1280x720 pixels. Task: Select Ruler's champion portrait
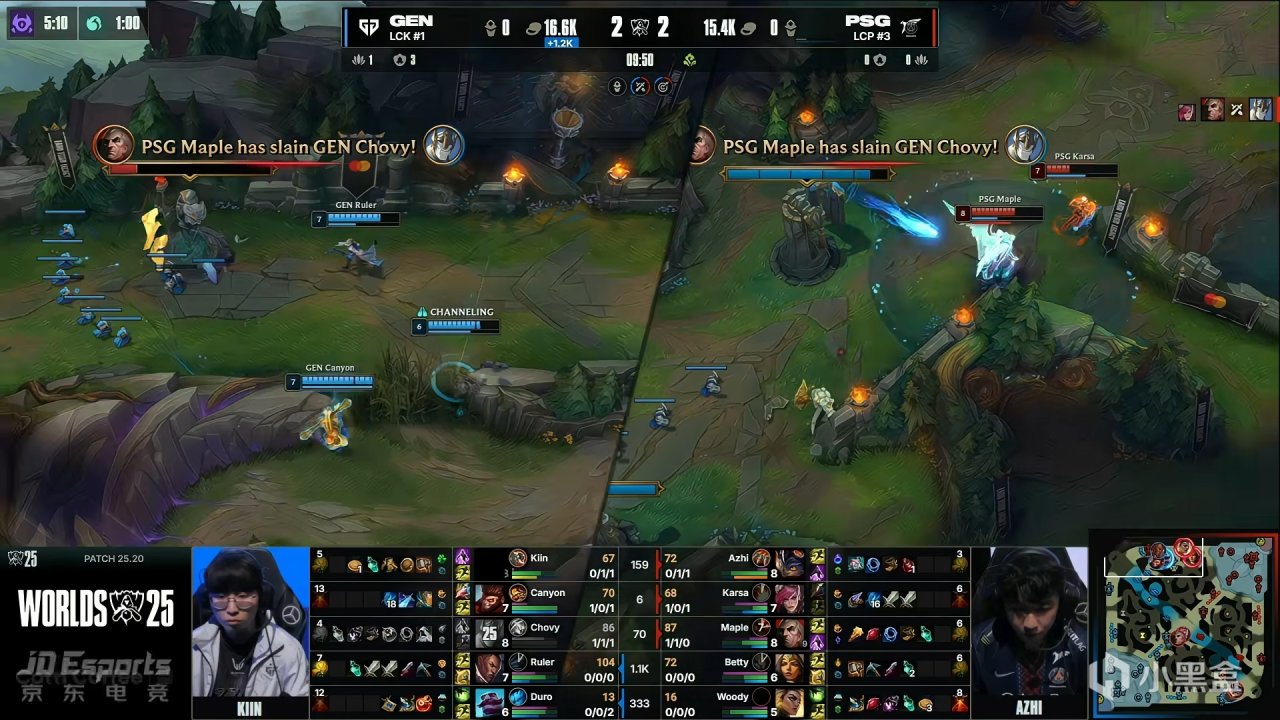click(x=489, y=668)
